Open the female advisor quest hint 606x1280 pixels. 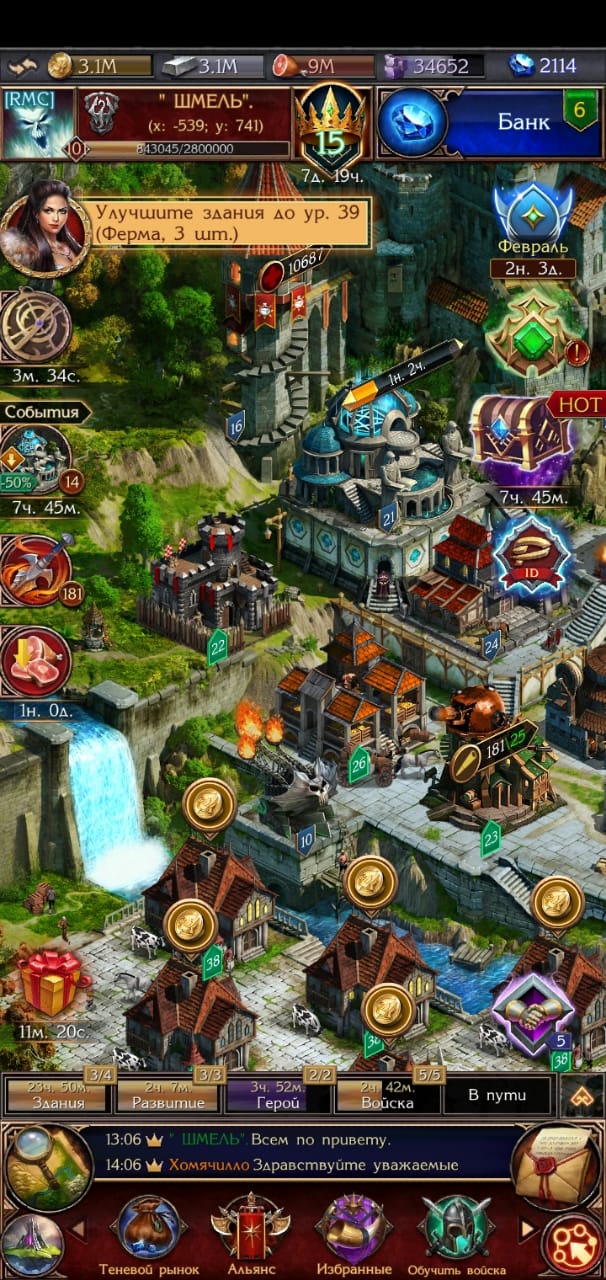tap(42, 226)
